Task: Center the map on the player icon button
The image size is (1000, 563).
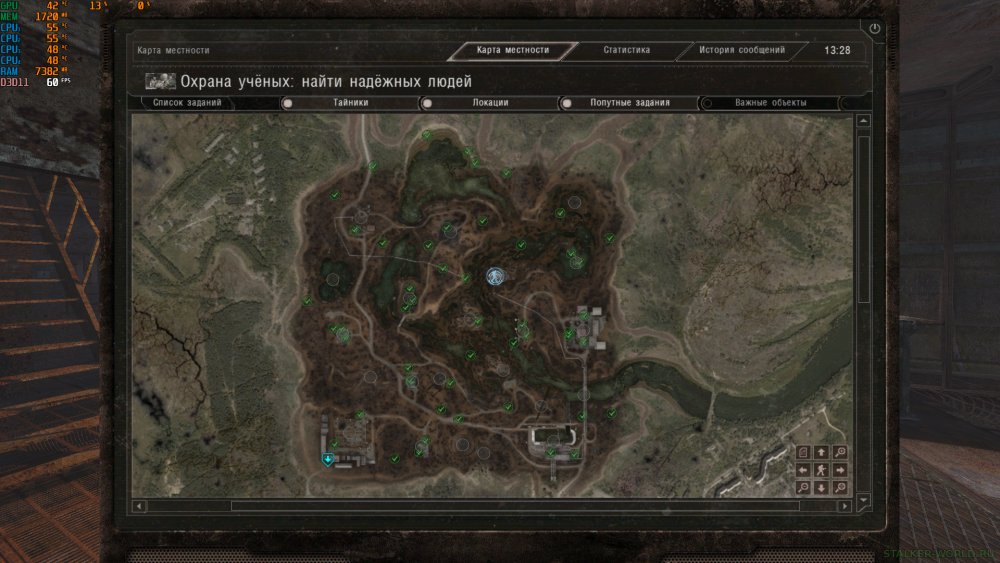Action: [x=821, y=470]
